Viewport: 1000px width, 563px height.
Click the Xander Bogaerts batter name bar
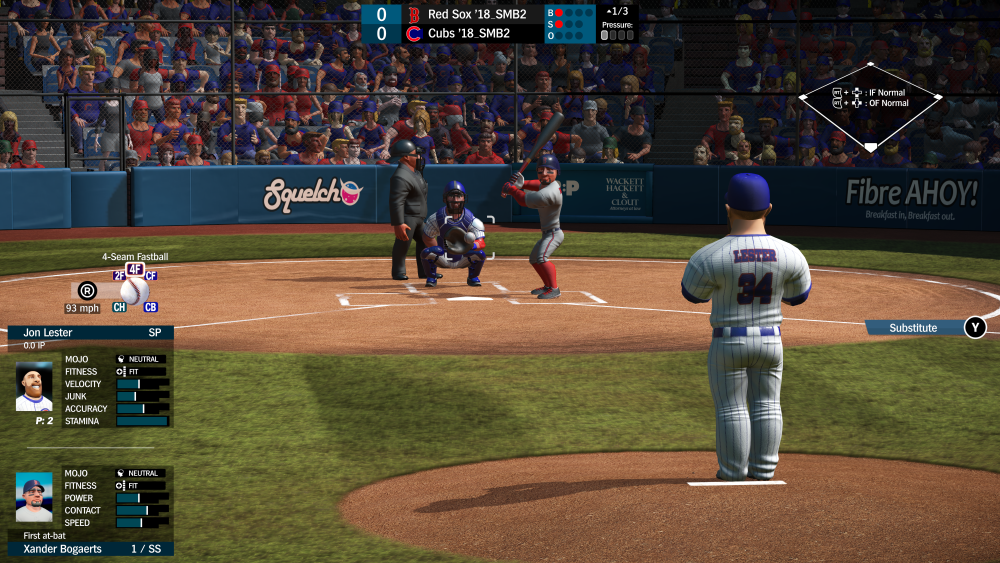click(x=90, y=549)
